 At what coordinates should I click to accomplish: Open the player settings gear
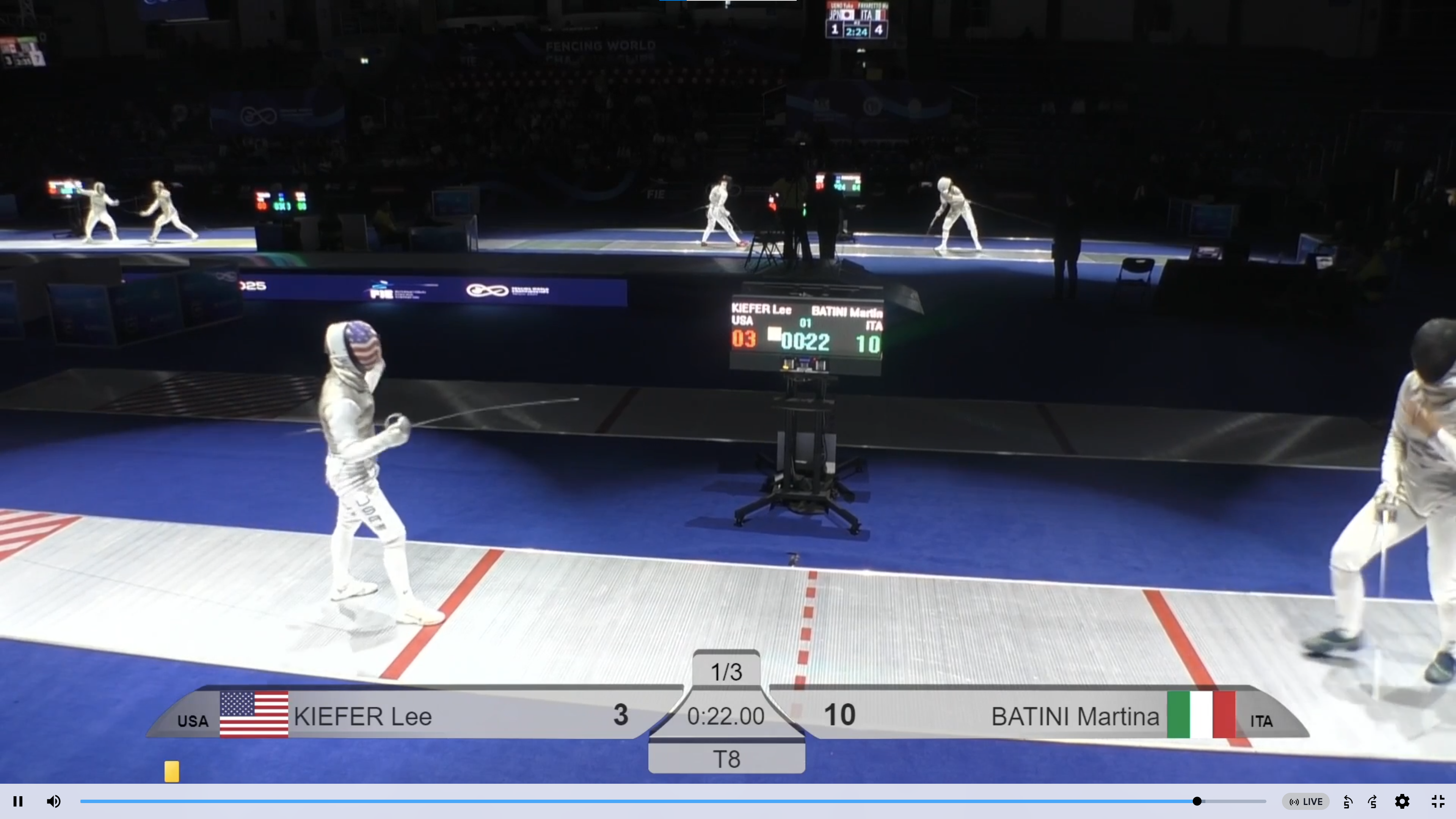coord(1402,802)
